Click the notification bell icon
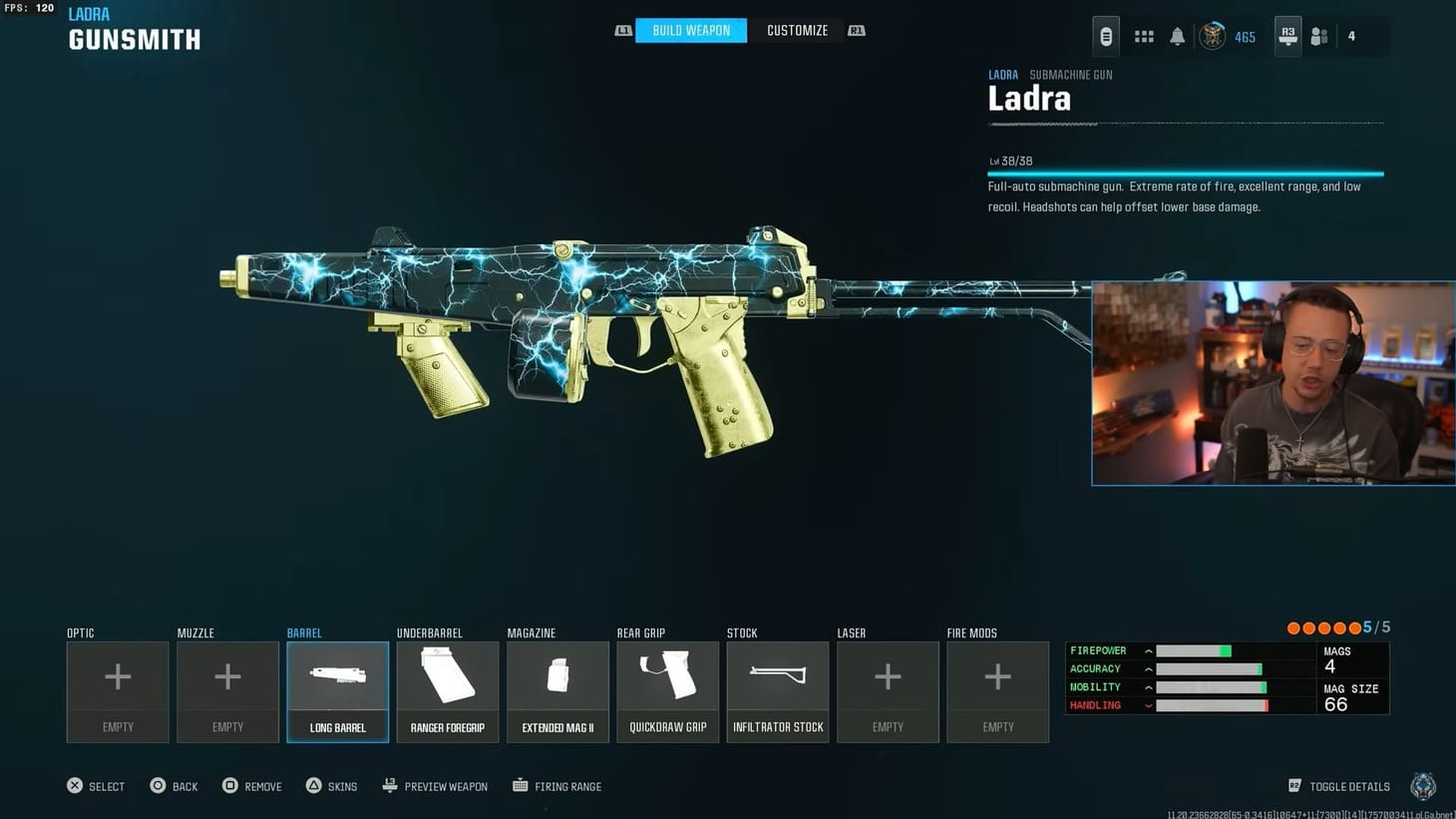 [x=1177, y=36]
